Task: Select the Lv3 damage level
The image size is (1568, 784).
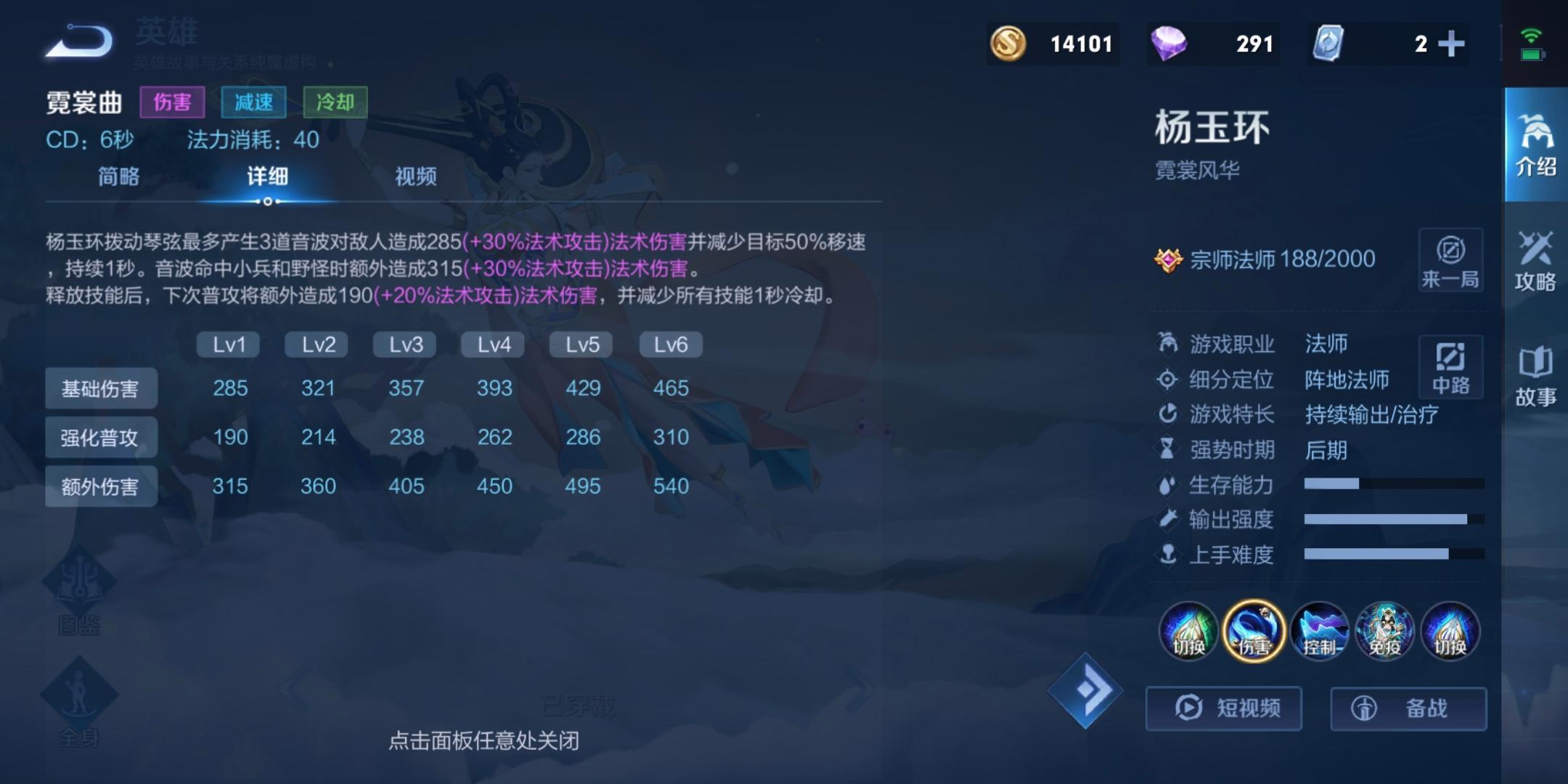Action: click(404, 344)
